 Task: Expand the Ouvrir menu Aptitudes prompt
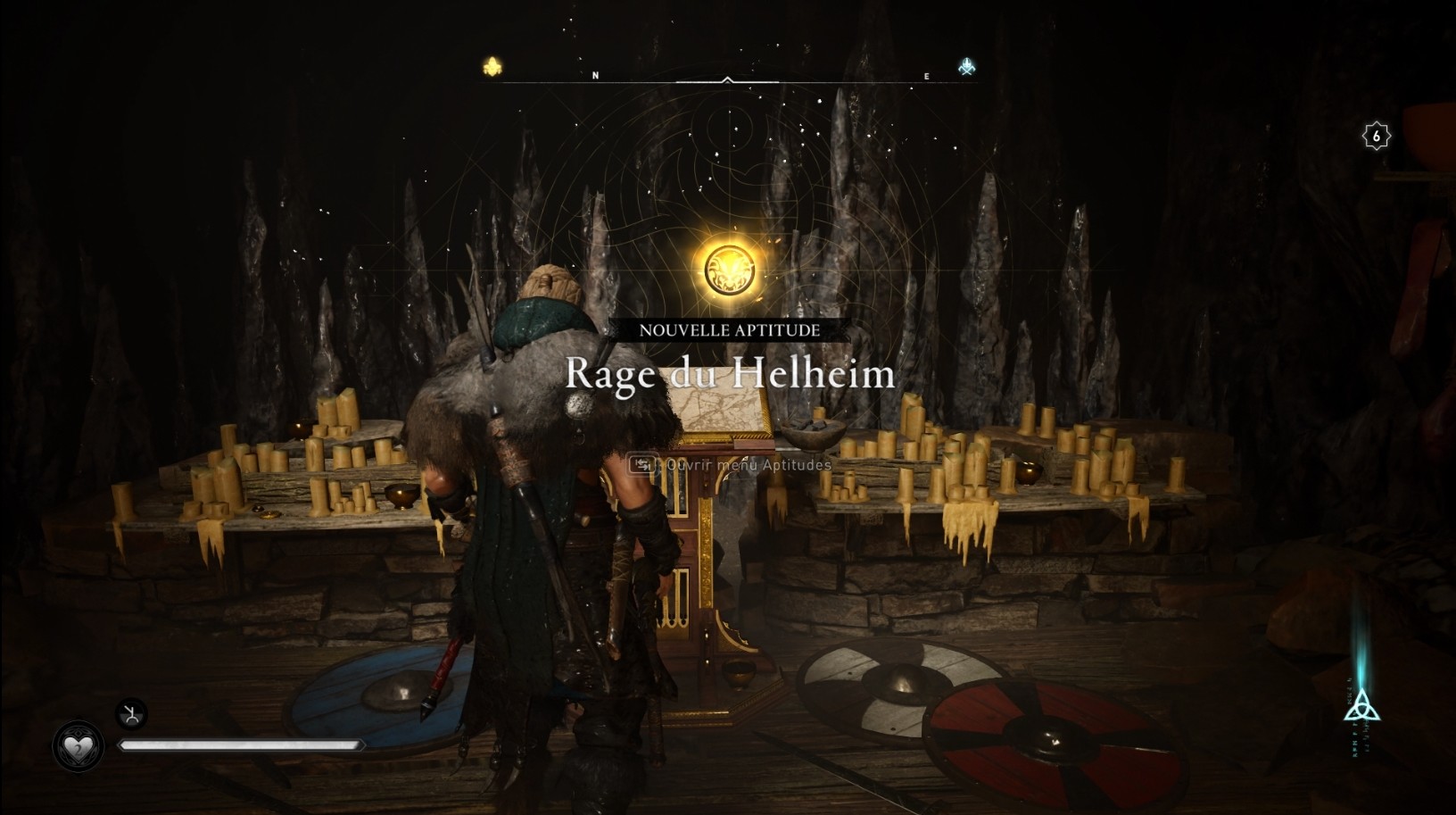click(x=732, y=465)
